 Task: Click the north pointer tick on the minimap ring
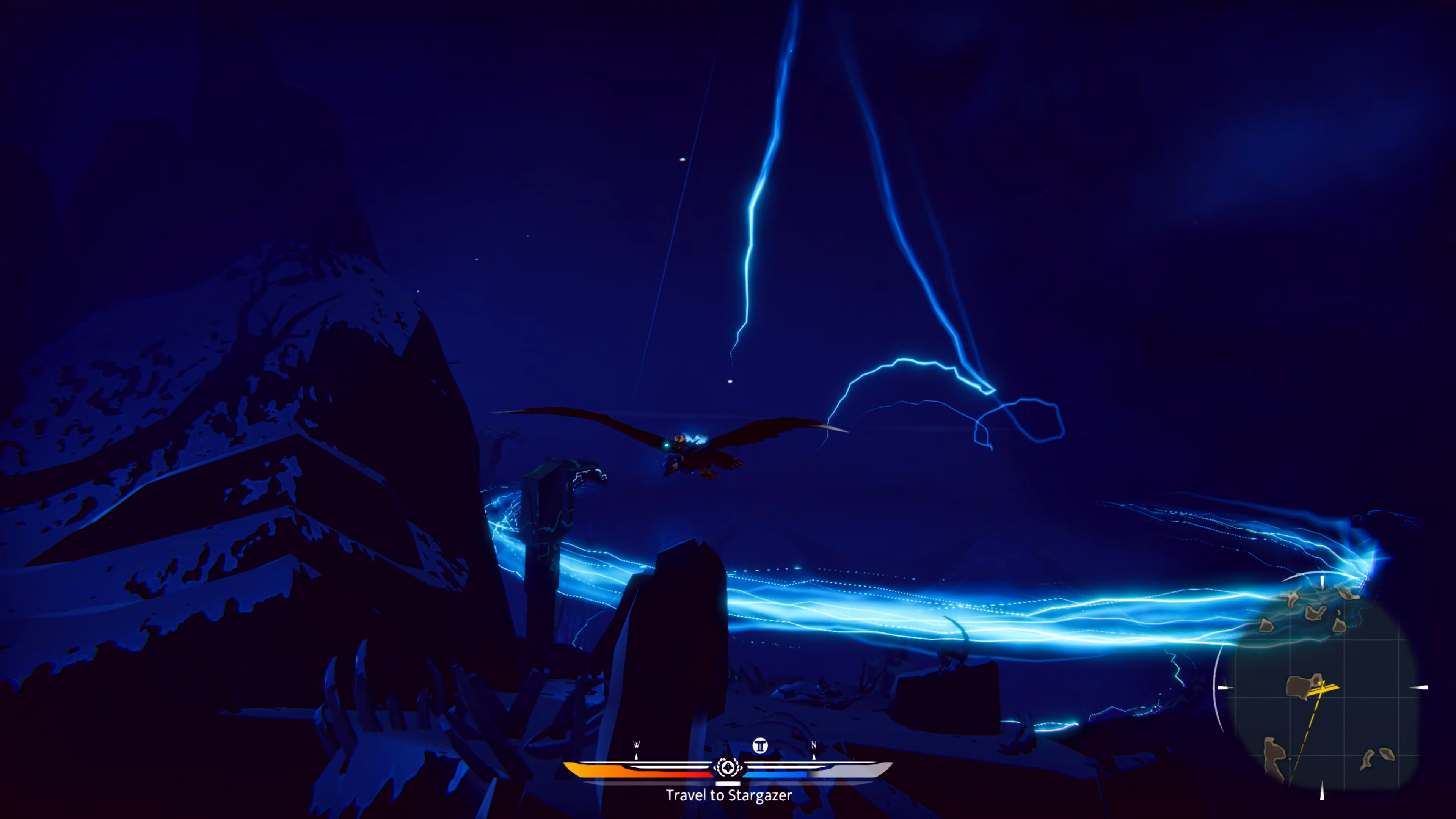(x=1322, y=582)
